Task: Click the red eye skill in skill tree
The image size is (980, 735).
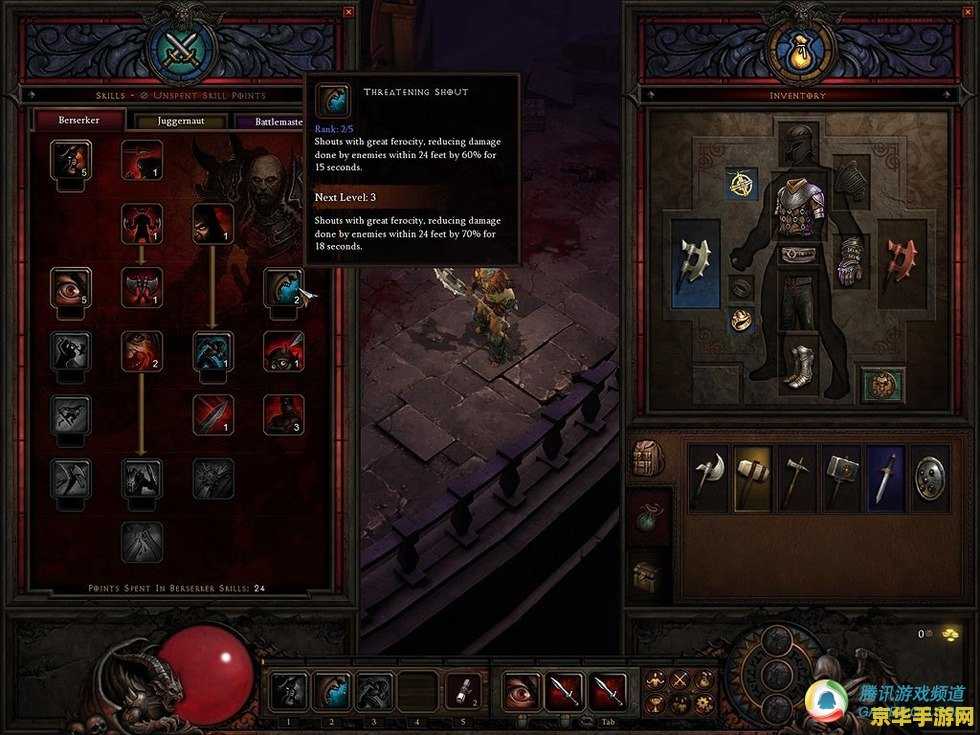Action: point(71,288)
